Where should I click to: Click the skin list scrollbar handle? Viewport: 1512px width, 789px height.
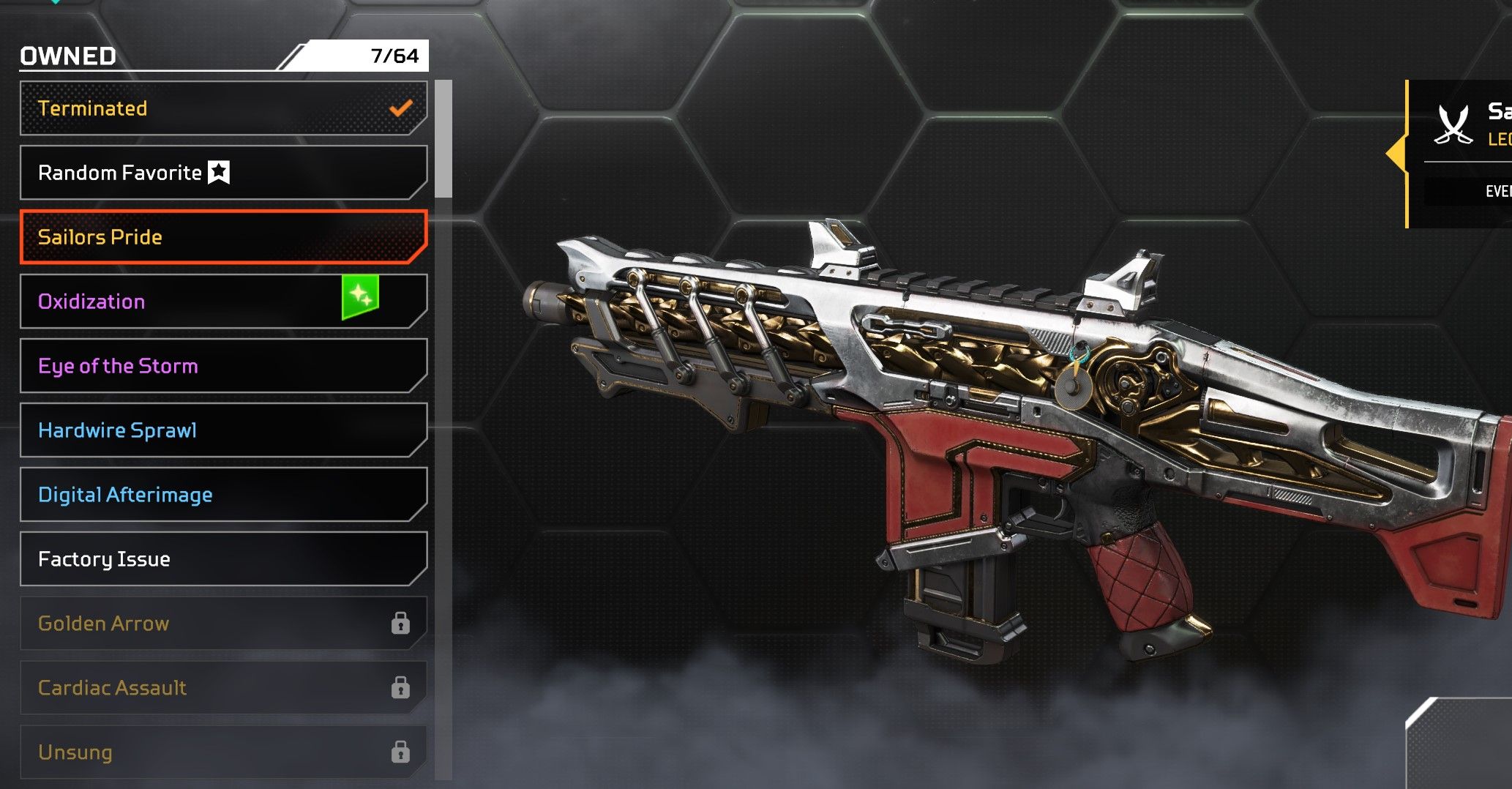(444, 139)
